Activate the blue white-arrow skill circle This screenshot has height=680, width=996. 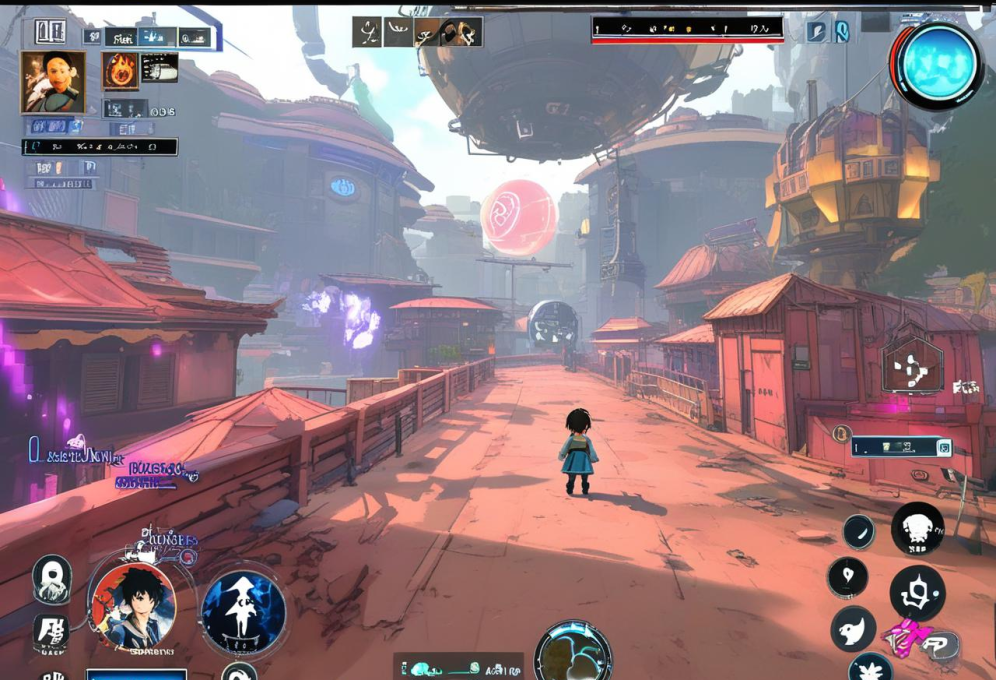click(x=243, y=612)
